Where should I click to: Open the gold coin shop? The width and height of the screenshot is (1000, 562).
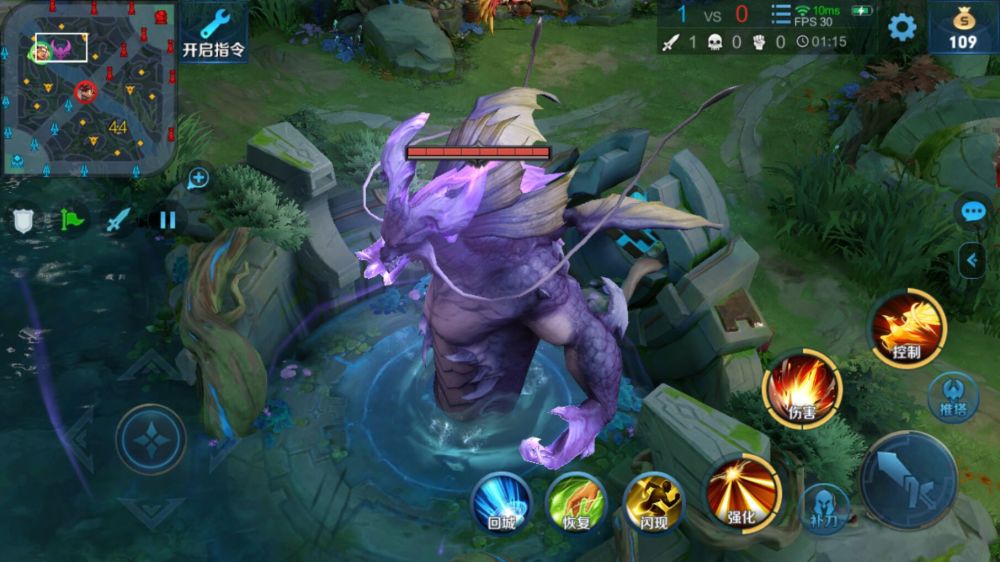(963, 27)
